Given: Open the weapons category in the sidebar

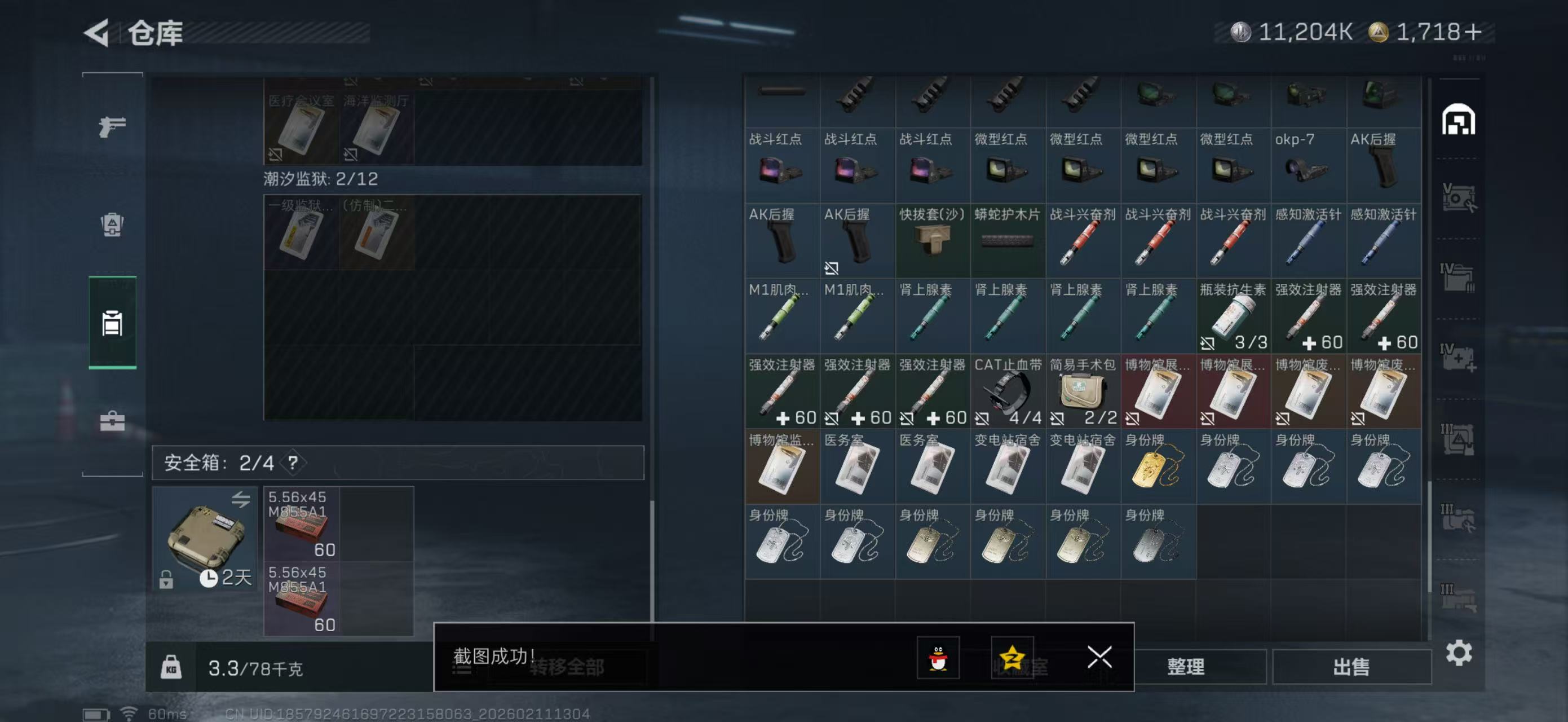Looking at the screenshot, I should 112,126.
